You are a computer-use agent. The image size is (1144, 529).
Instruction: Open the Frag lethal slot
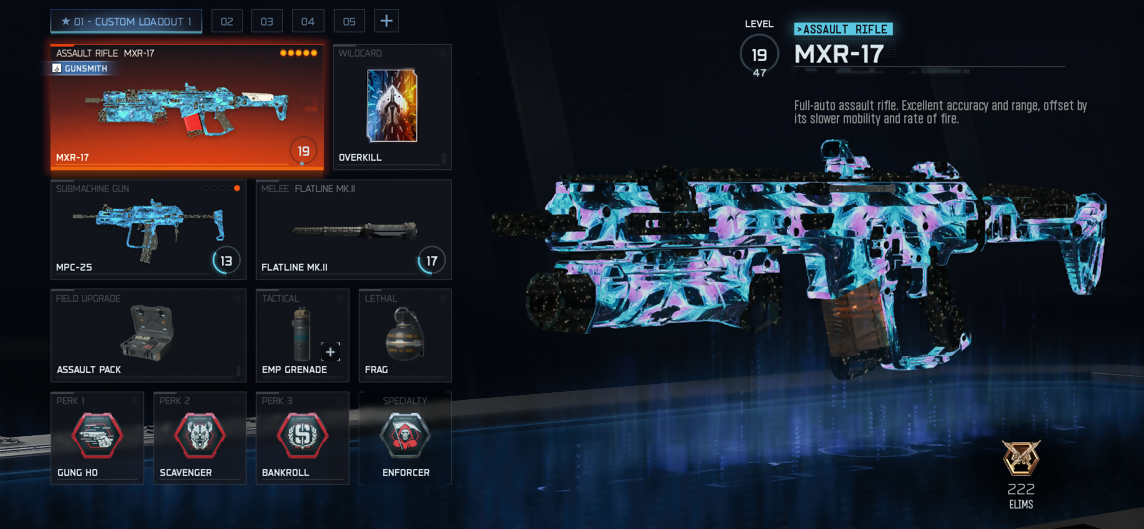click(405, 336)
